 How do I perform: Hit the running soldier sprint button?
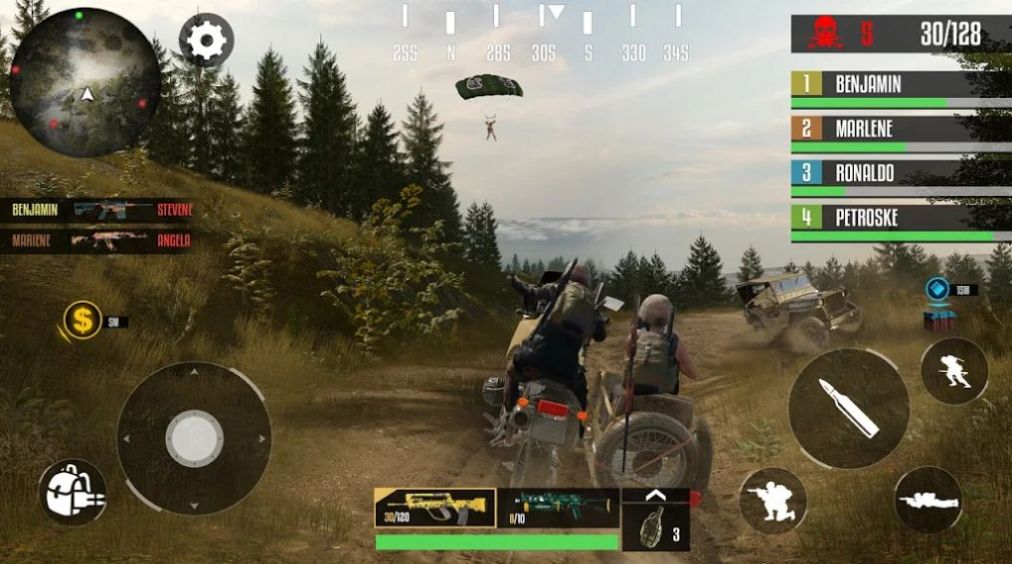tap(953, 371)
